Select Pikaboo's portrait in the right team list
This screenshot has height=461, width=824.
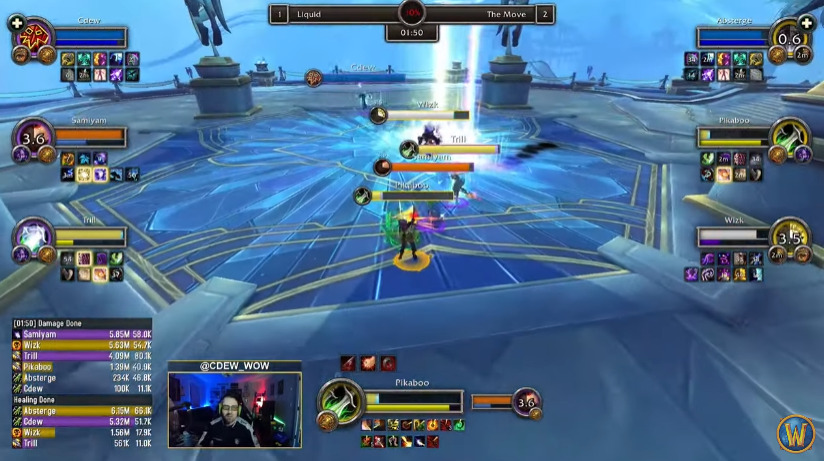[790, 137]
